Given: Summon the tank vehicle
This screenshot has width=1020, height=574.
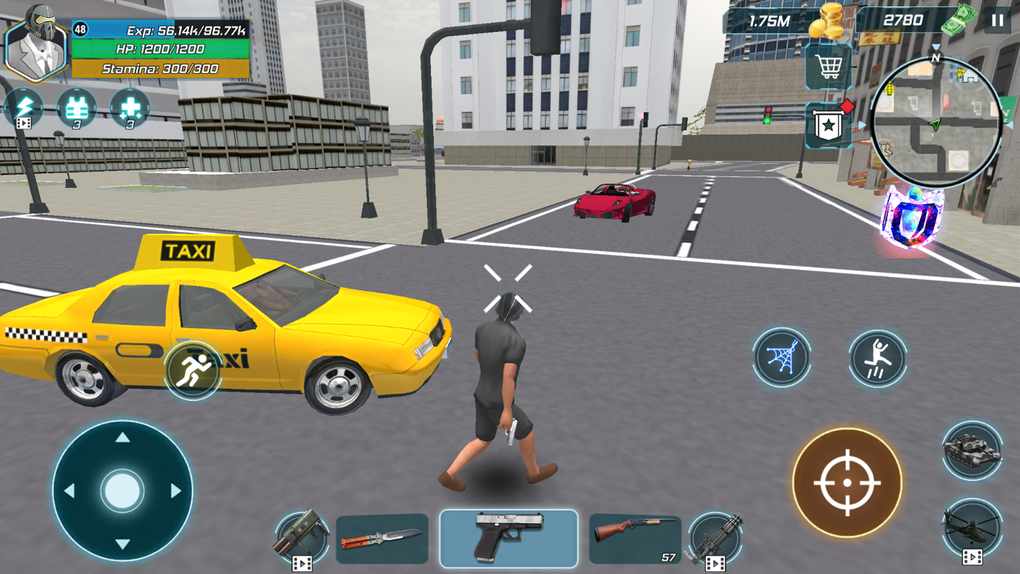Looking at the screenshot, I should tap(971, 451).
